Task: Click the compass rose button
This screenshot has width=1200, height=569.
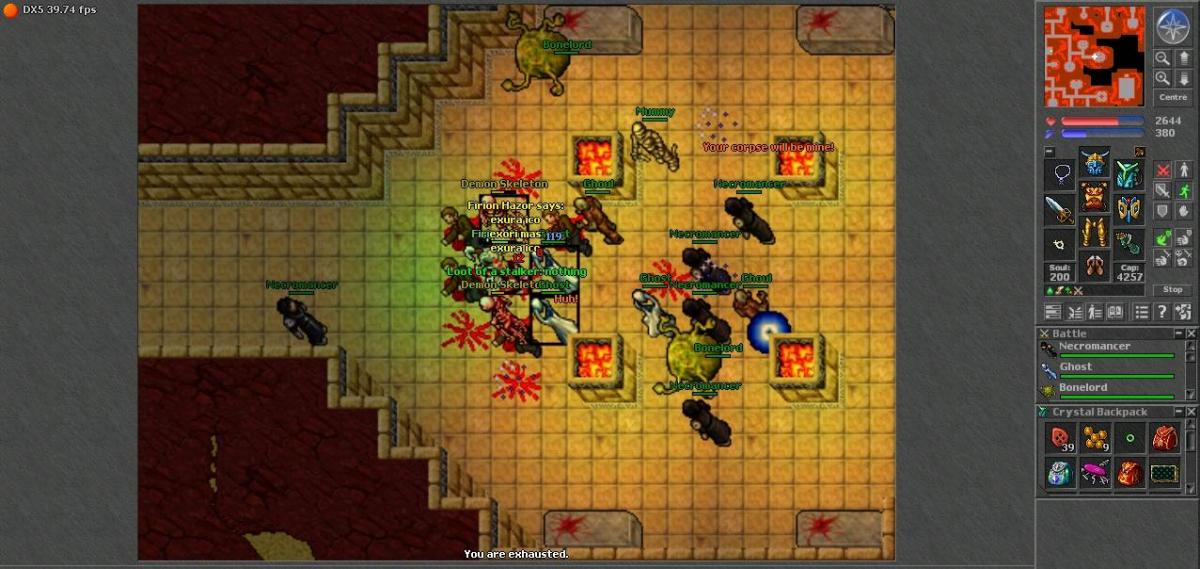Action: click(x=1172, y=25)
